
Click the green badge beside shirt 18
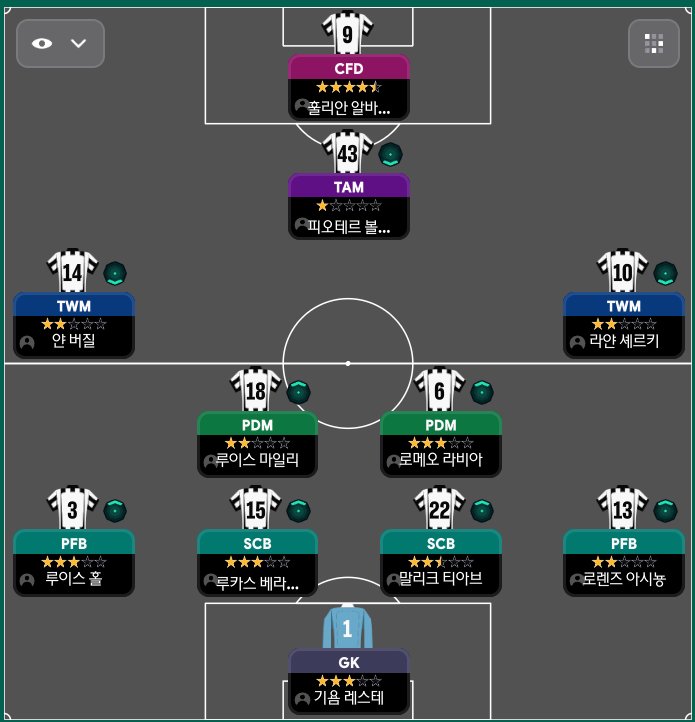(x=298, y=392)
